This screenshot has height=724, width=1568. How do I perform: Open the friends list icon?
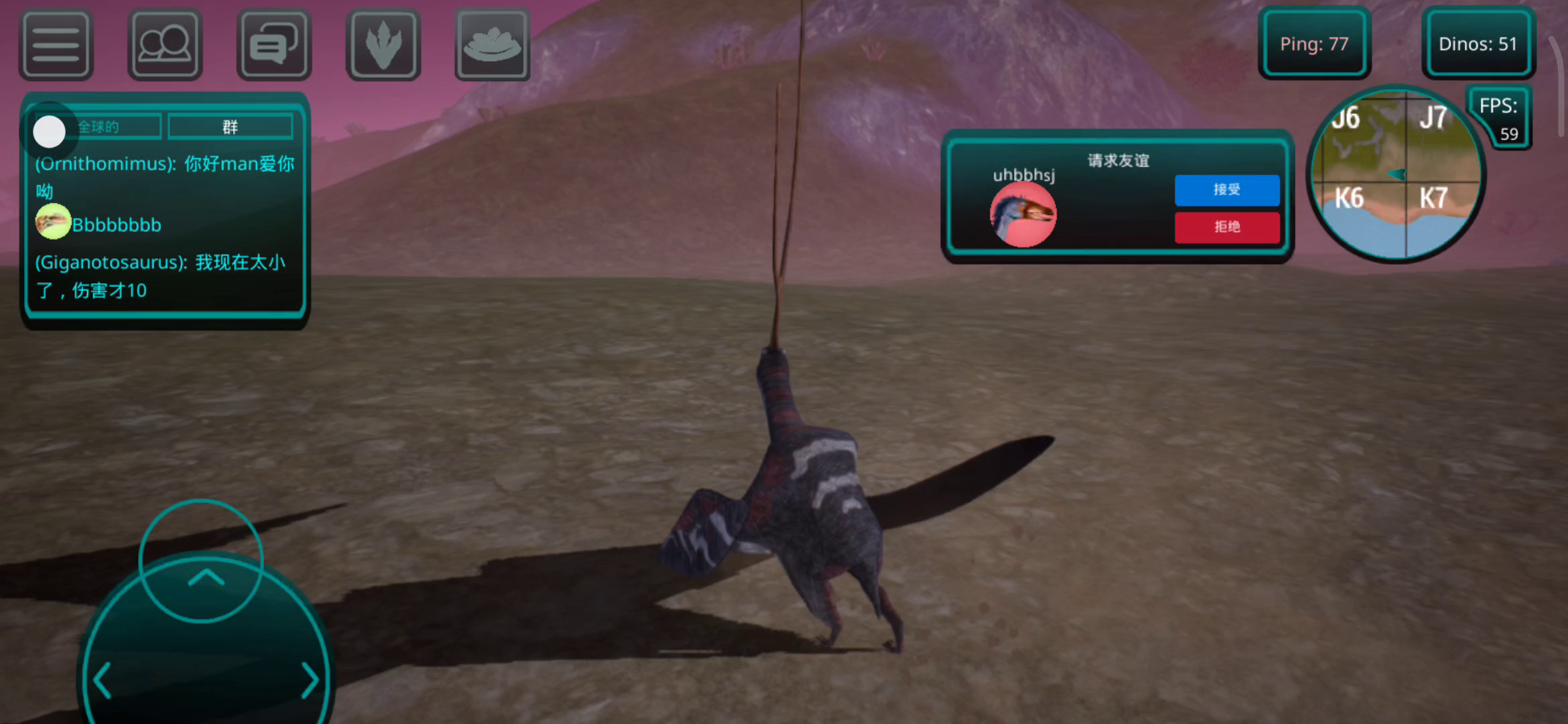[165, 44]
